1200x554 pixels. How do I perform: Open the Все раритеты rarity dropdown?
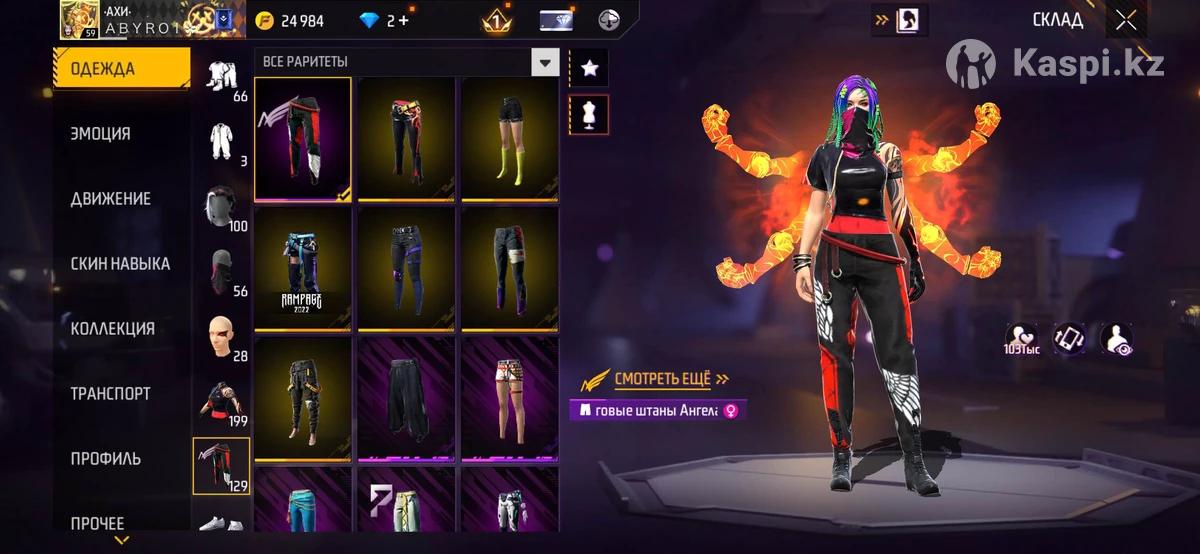point(407,62)
